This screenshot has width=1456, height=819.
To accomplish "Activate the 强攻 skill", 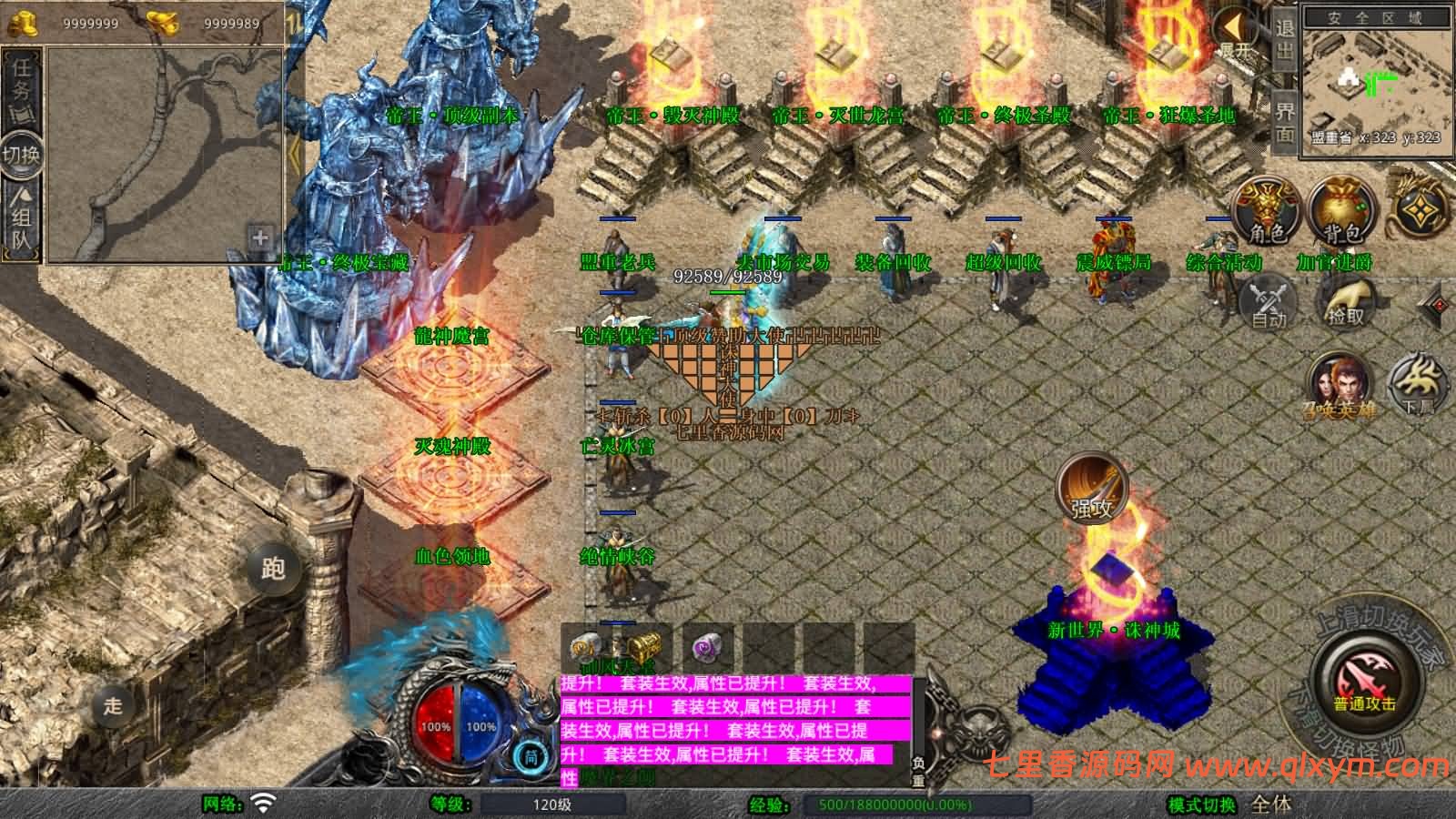I will (1091, 489).
